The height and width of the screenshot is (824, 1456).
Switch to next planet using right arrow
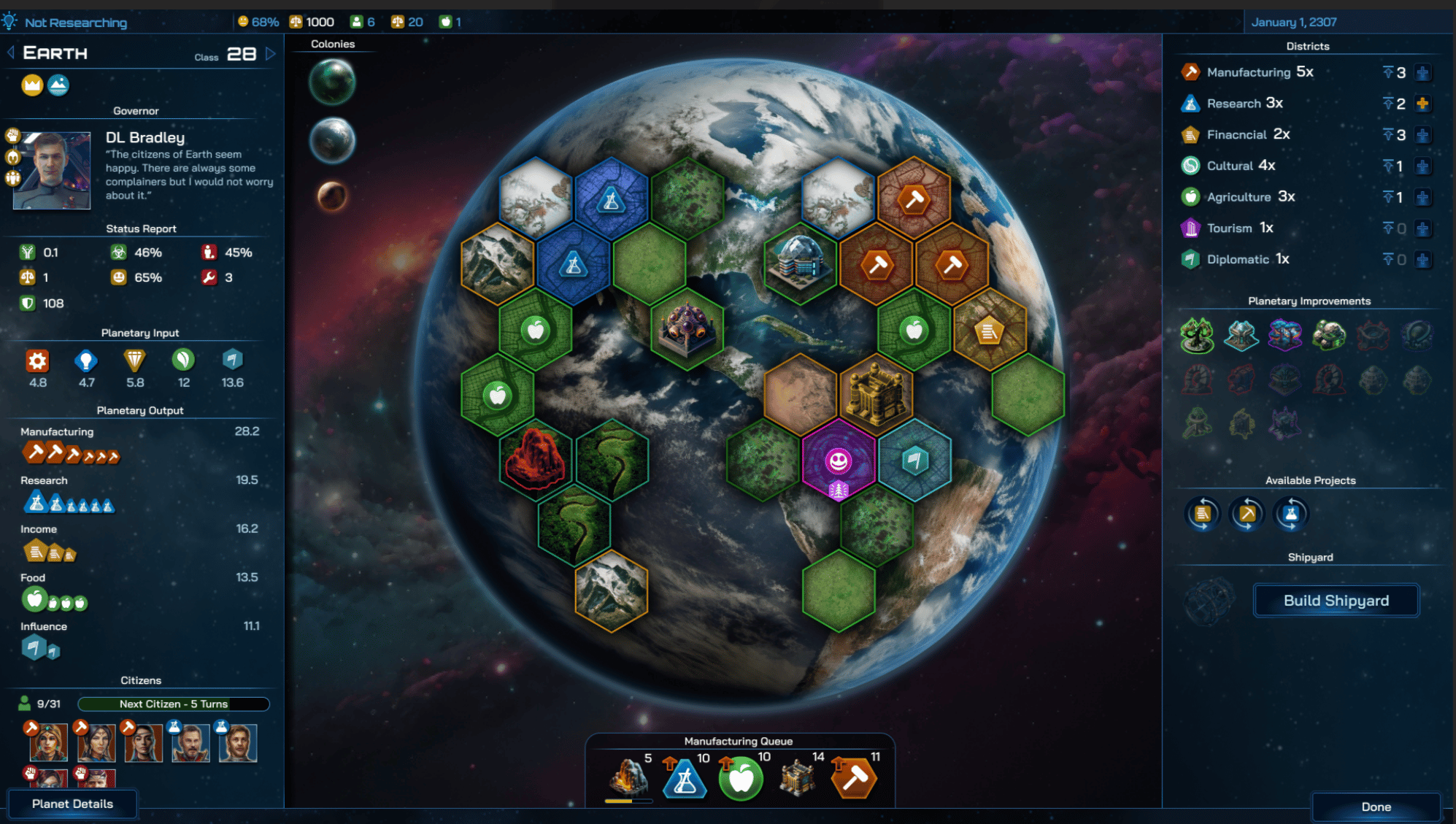271,53
